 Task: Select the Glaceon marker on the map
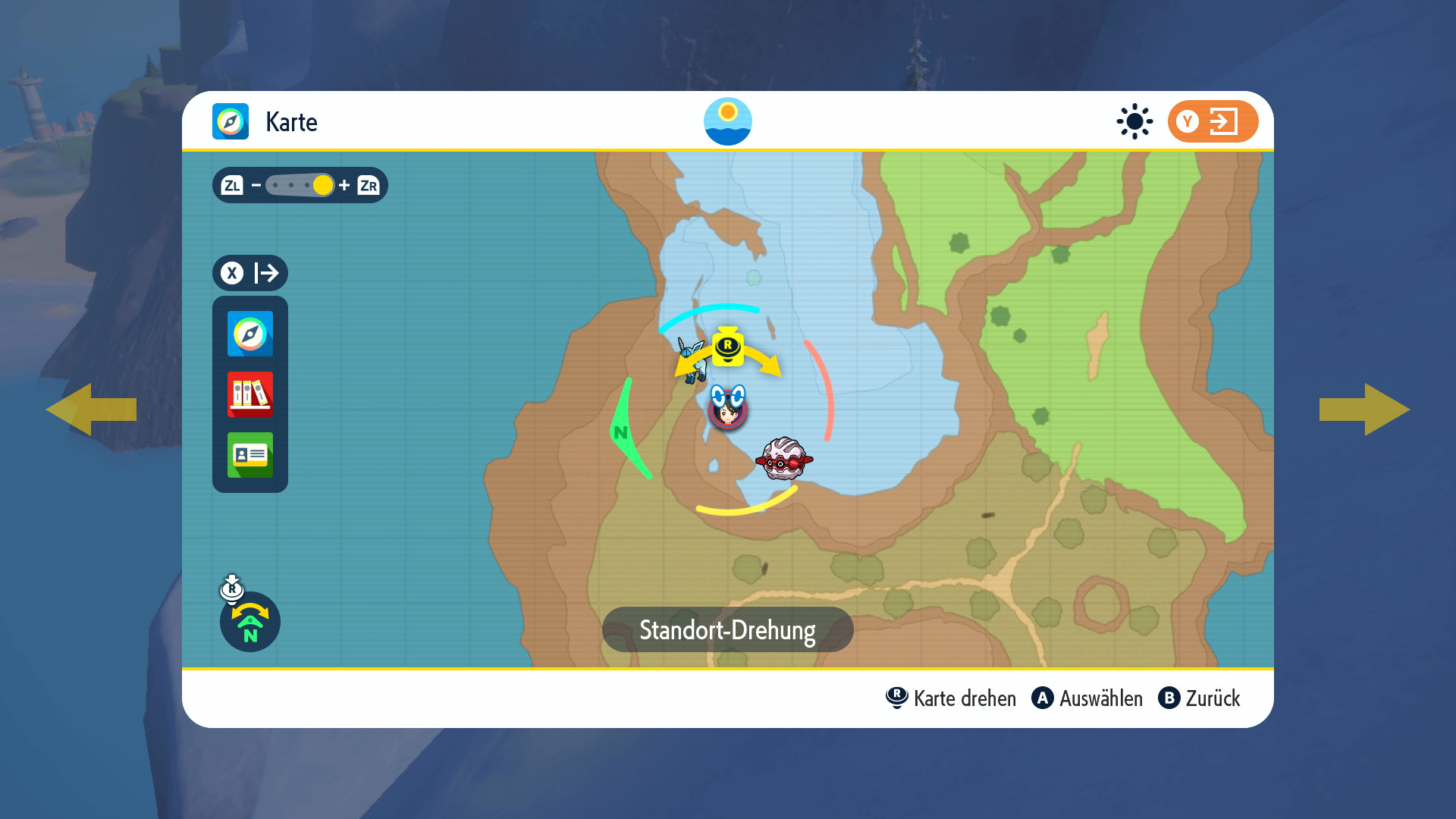692,360
